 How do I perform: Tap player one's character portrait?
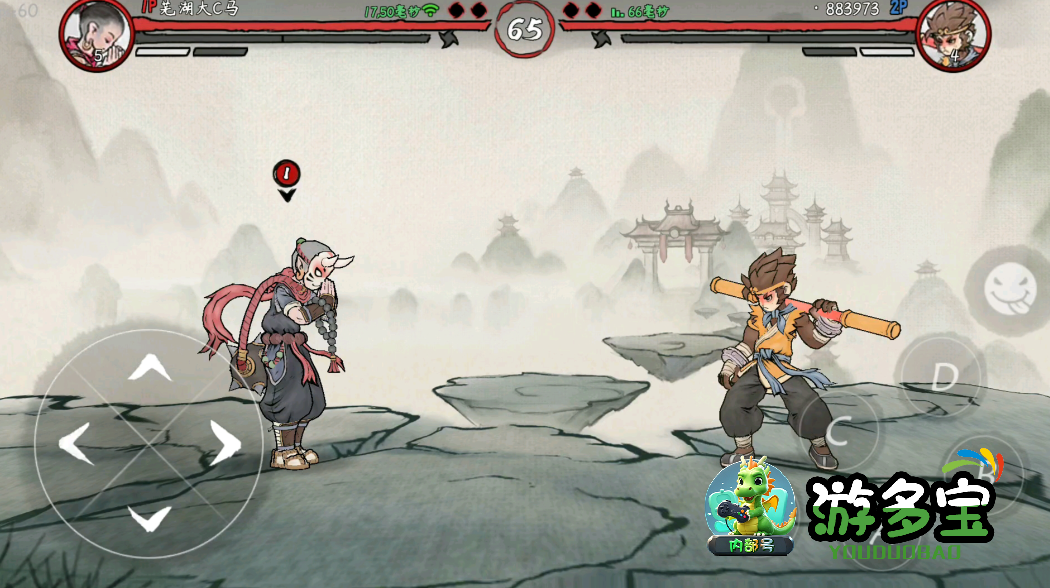(96, 34)
